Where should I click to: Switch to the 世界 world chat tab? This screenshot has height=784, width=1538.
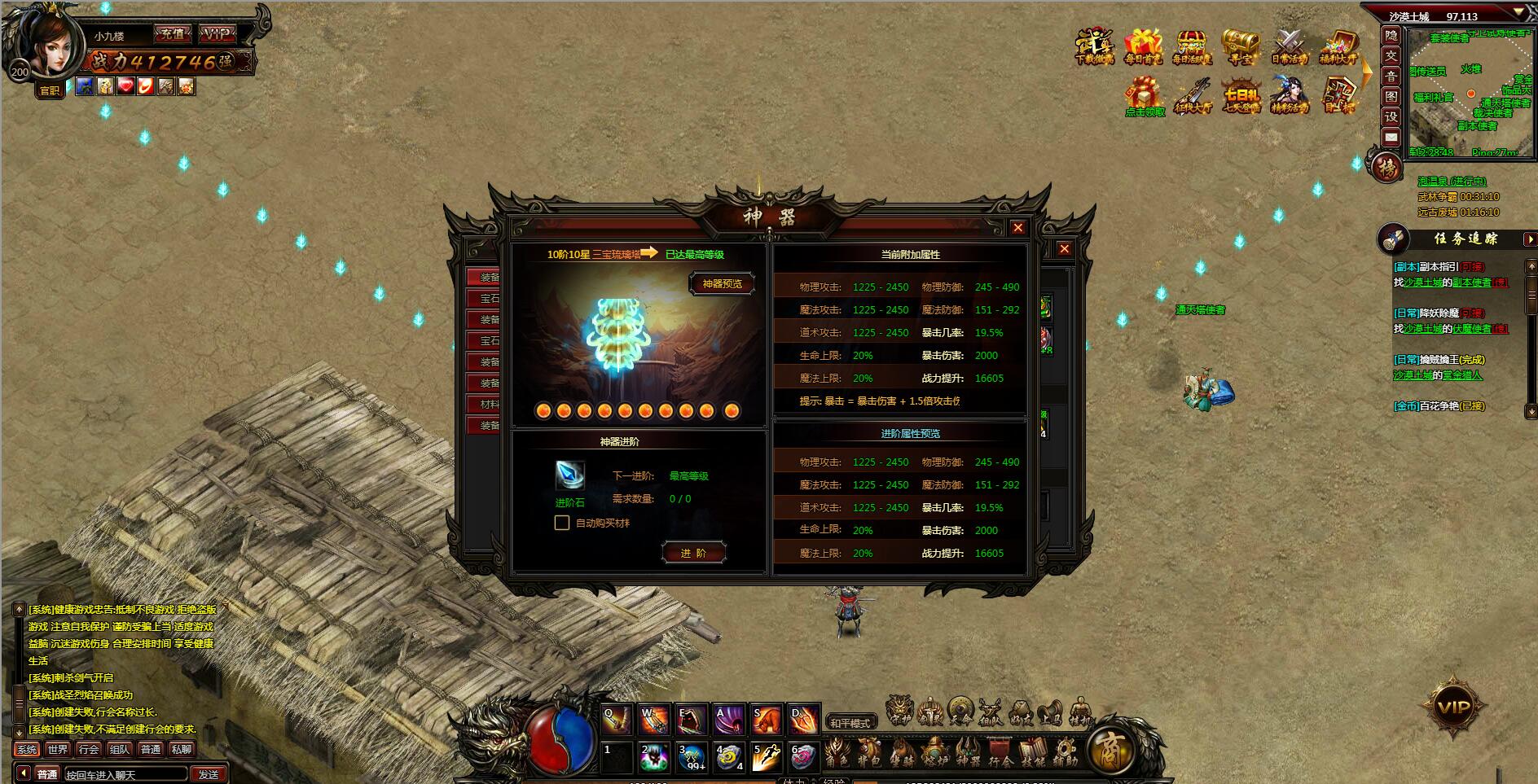coord(58,749)
